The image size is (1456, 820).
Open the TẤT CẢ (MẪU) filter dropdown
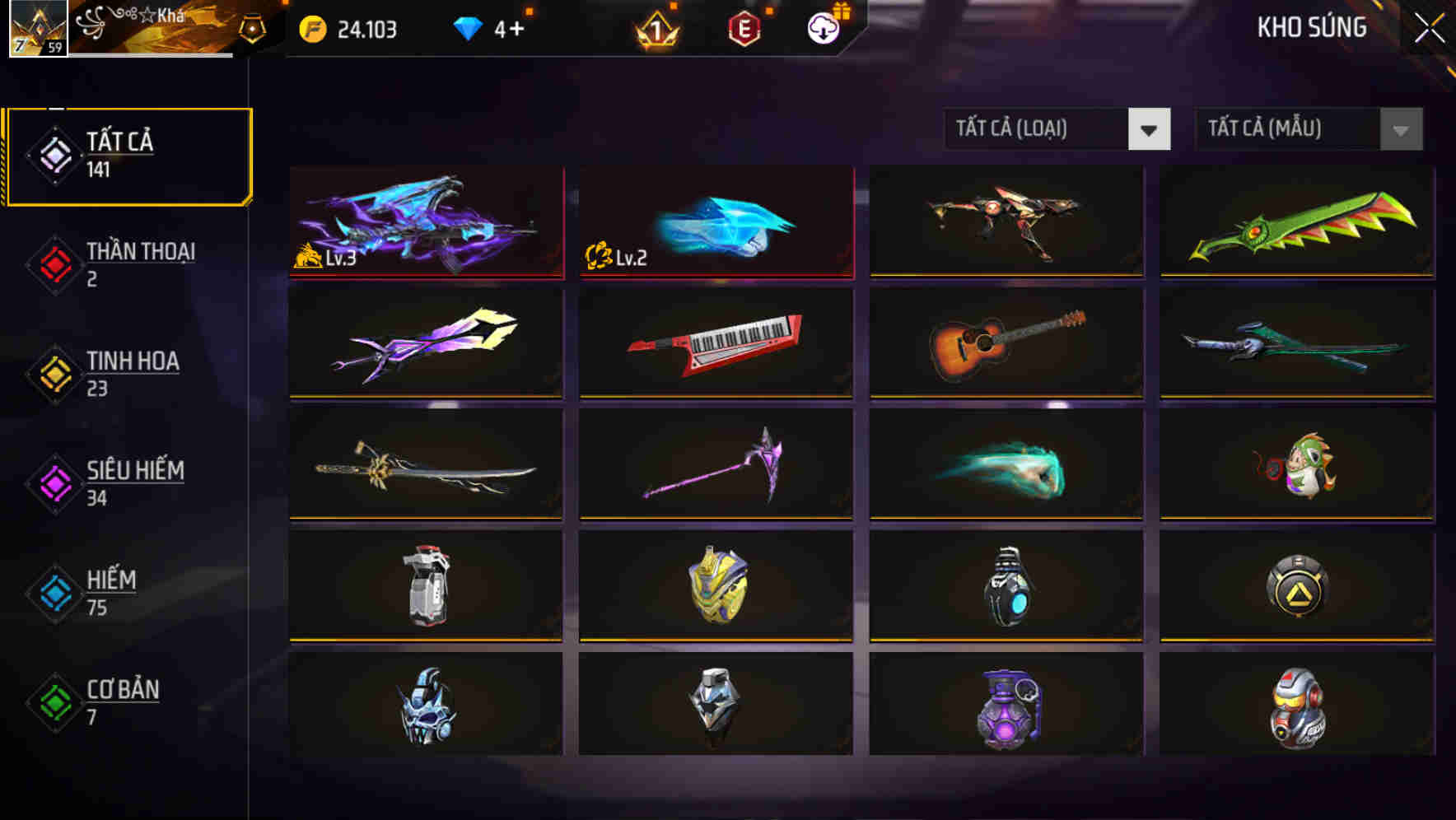pos(1308,129)
